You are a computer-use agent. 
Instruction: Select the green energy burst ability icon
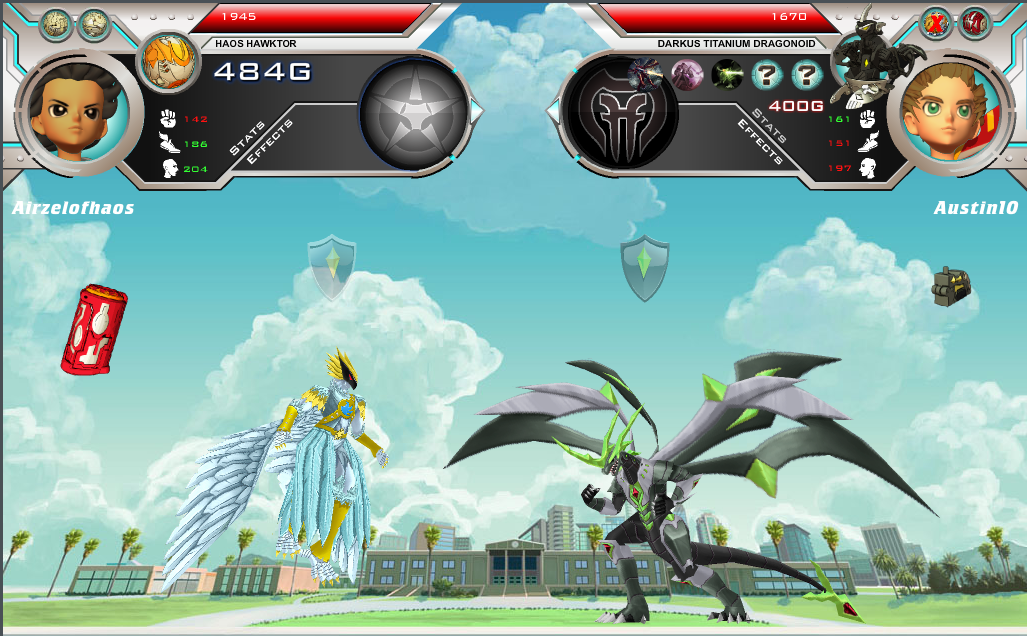click(727, 75)
